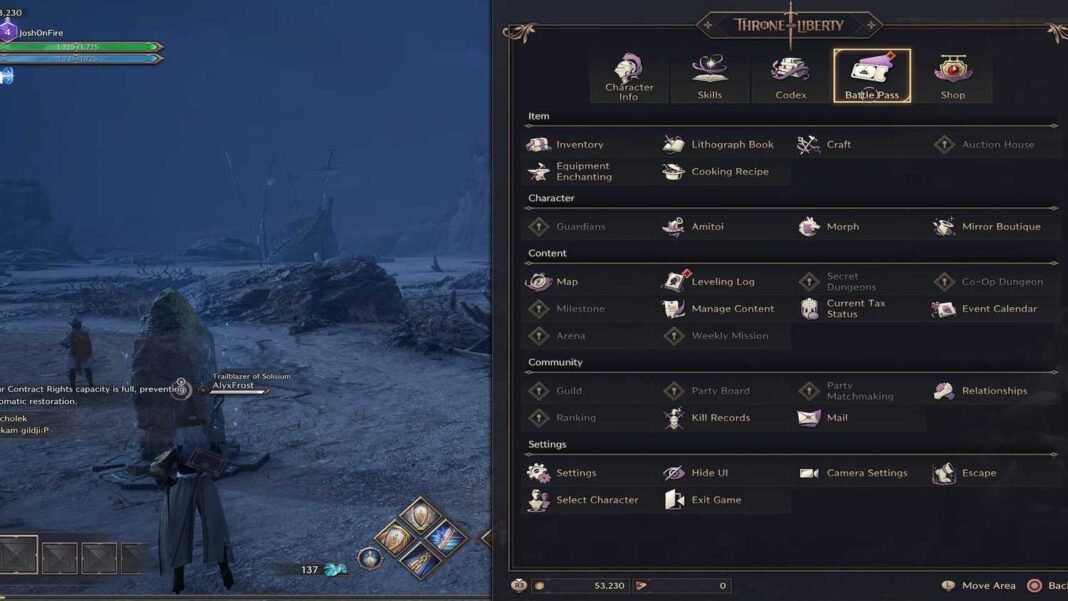Open the Lithograph Book
This screenshot has height=601, width=1068.
tap(731, 145)
